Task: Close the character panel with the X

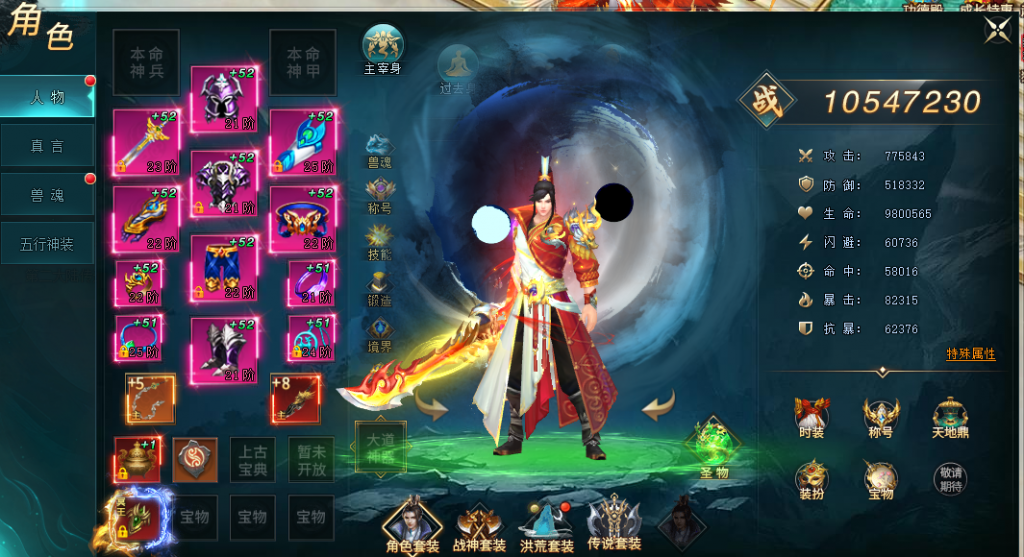Action: point(996,31)
